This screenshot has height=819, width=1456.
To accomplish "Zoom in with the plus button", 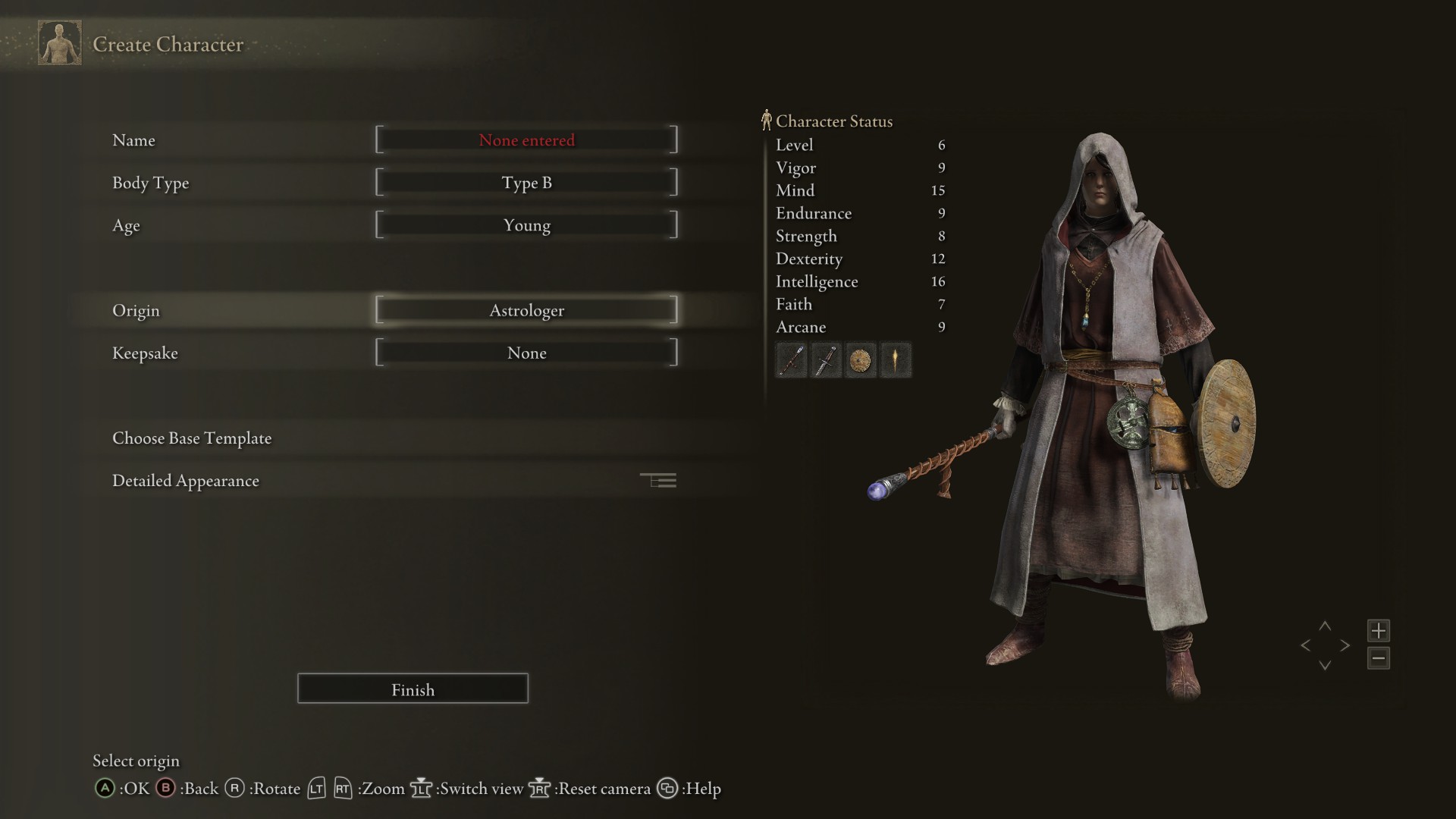I will pos(1378,630).
